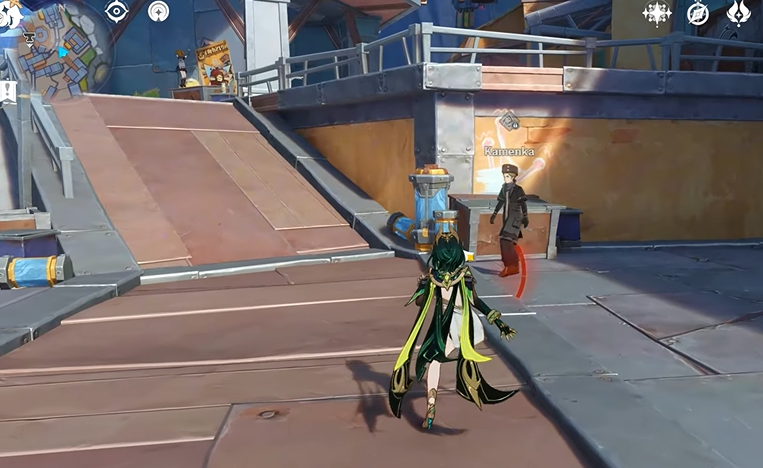
Task: Open the quest exclamation-mark banner icon
Action: (8, 92)
